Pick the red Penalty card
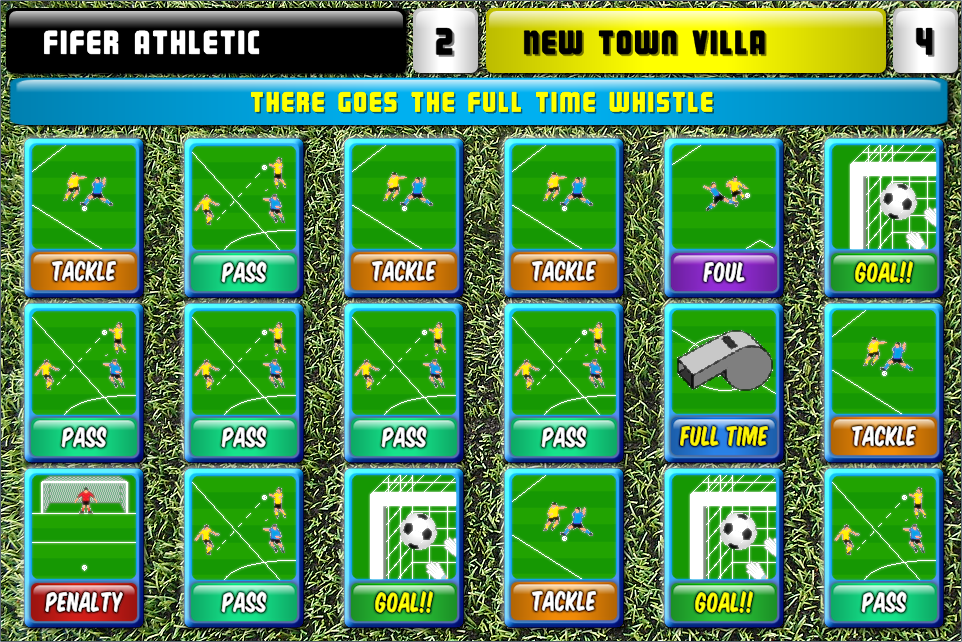962x642 pixels. 83,547
